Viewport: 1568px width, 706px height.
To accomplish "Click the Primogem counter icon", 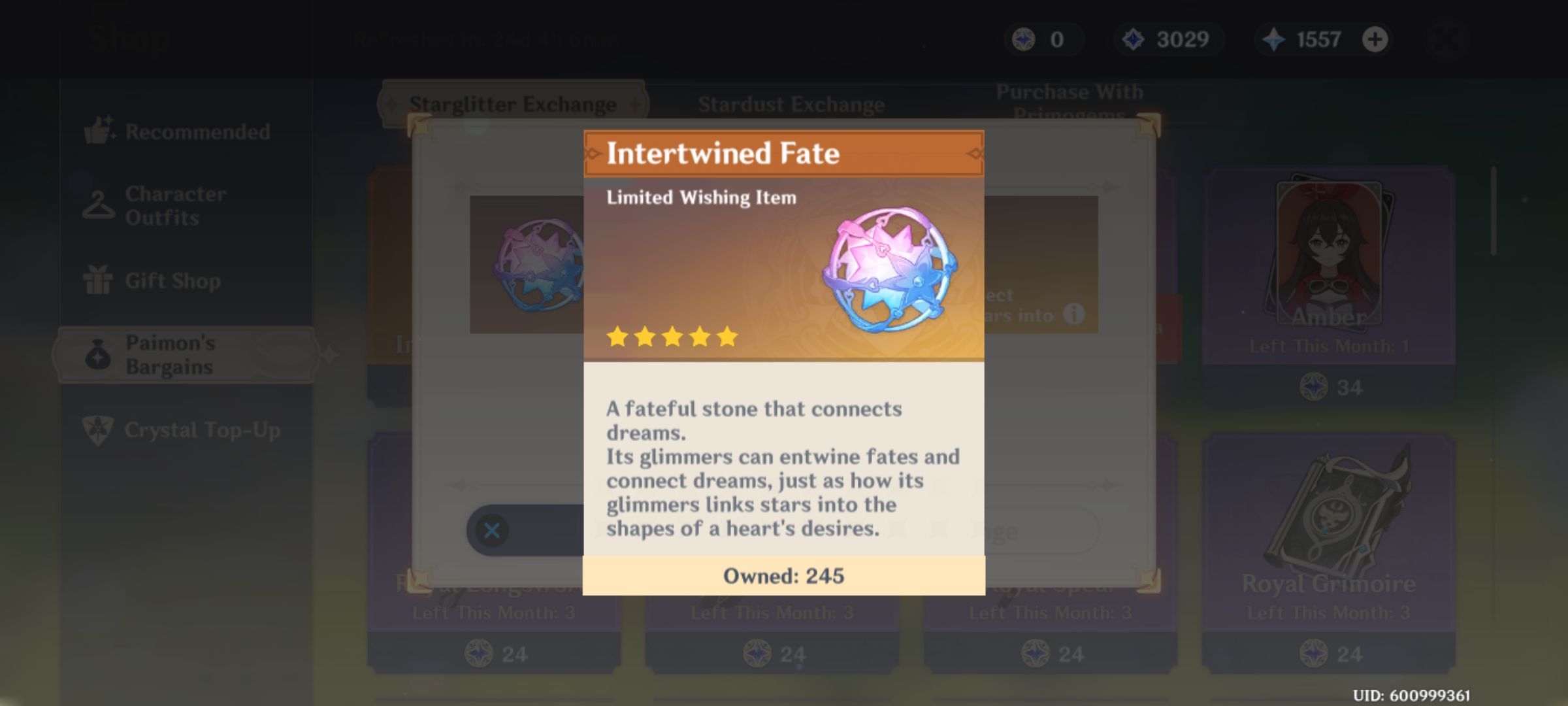I will pos(1275,39).
